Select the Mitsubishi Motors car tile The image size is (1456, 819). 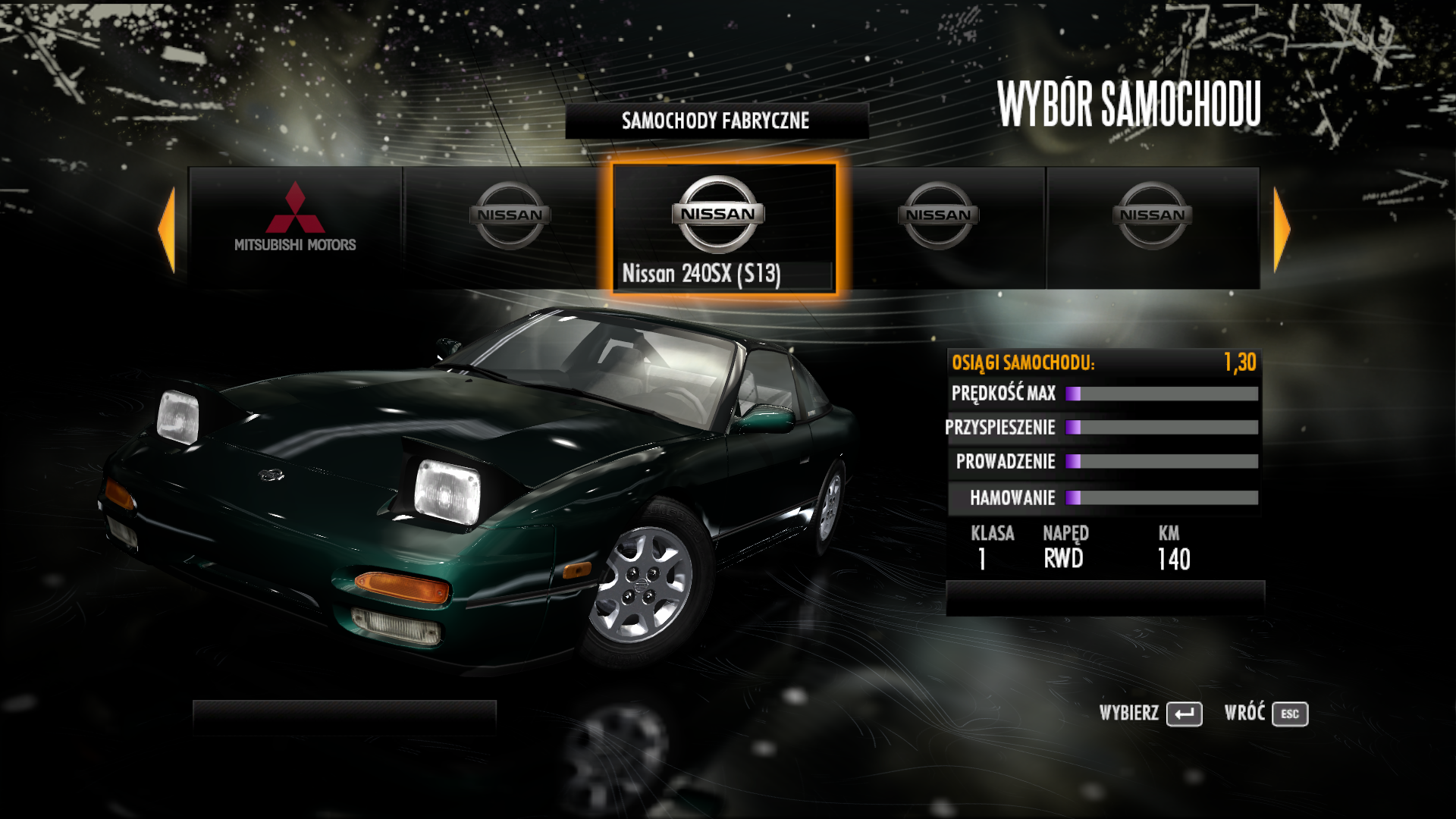pyautogui.click(x=295, y=227)
